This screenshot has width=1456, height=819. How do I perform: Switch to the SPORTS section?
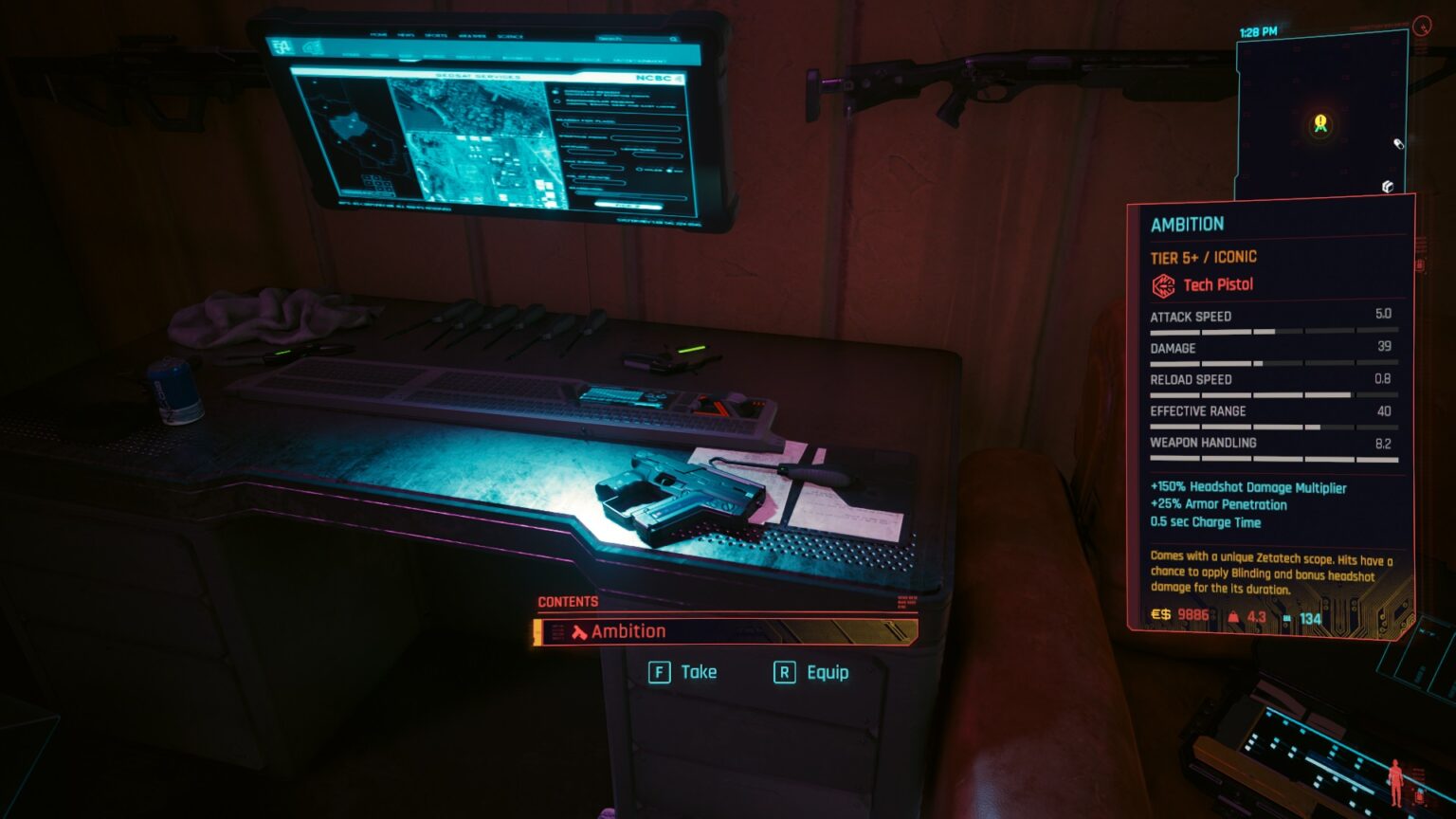(436, 34)
